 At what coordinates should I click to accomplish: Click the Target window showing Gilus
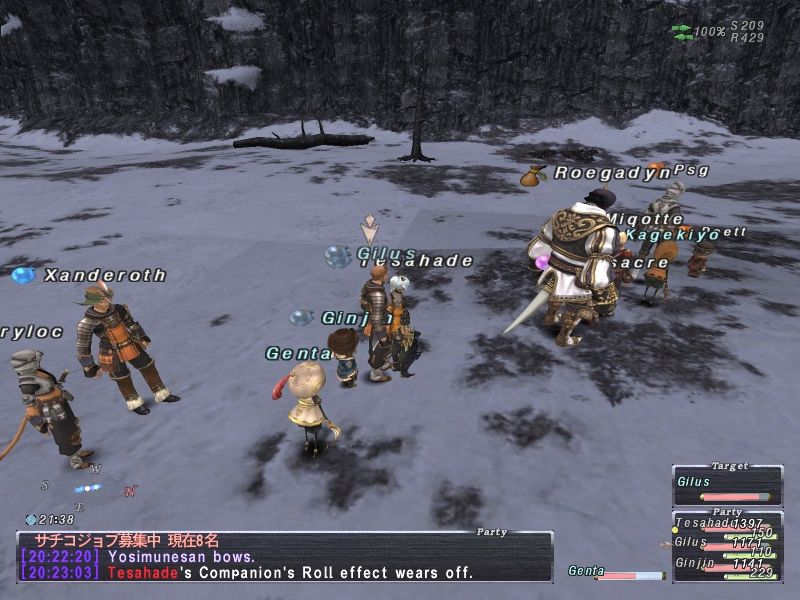(727, 485)
